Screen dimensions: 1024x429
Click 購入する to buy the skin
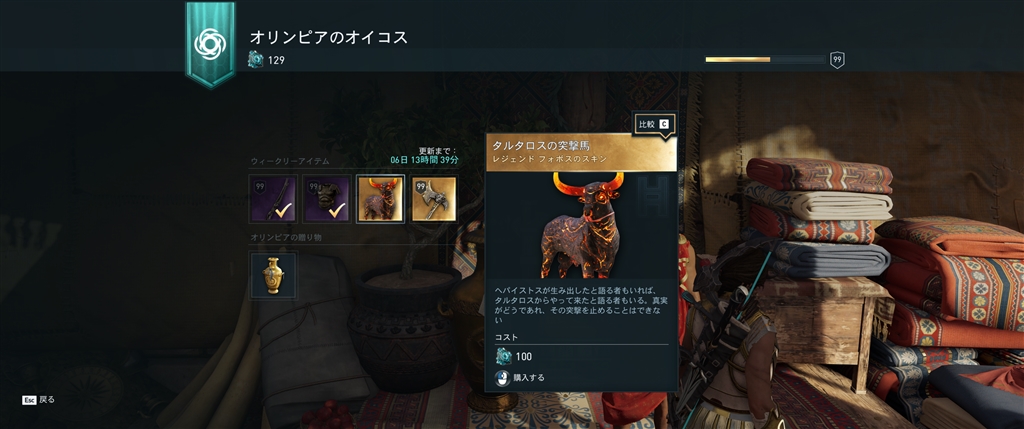point(520,378)
